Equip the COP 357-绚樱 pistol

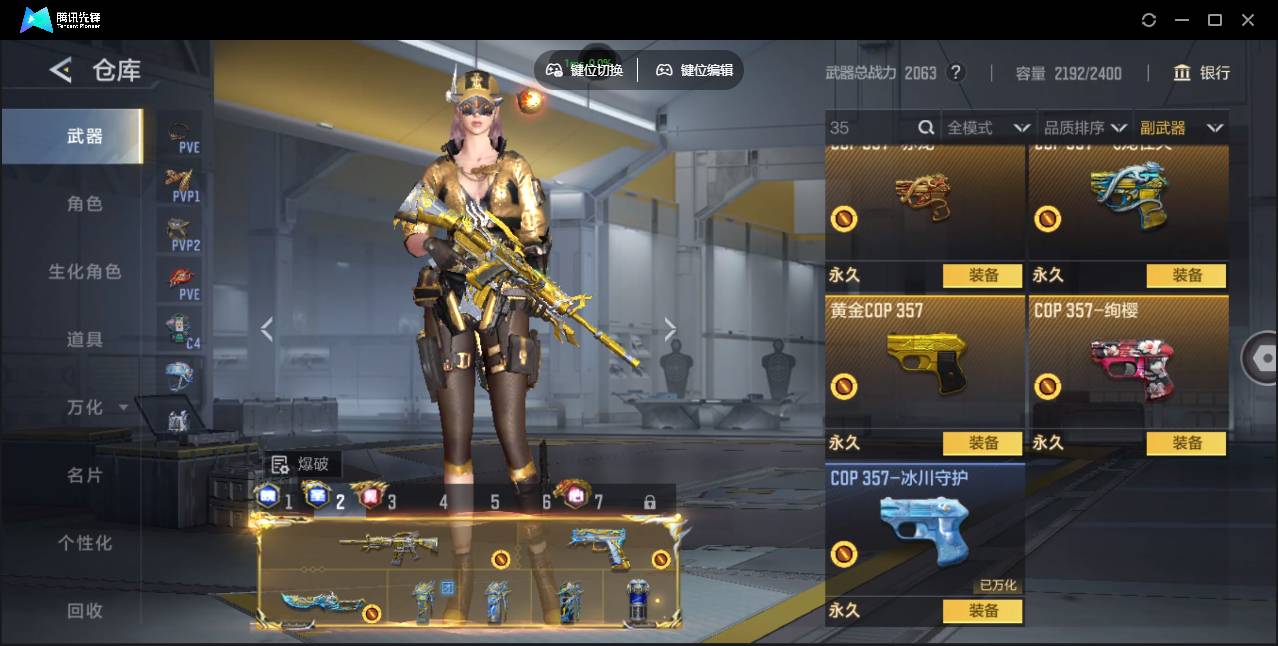(1186, 443)
